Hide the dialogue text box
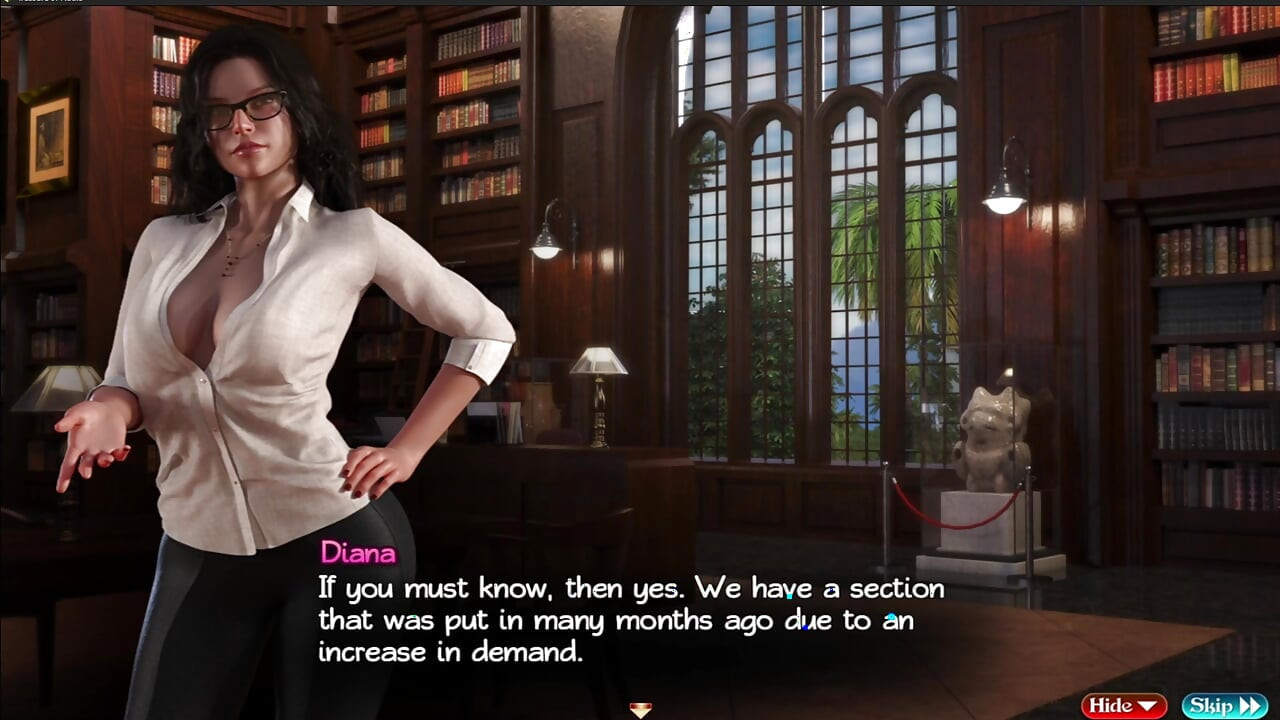1280x720 pixels. tap(1123, 706)
